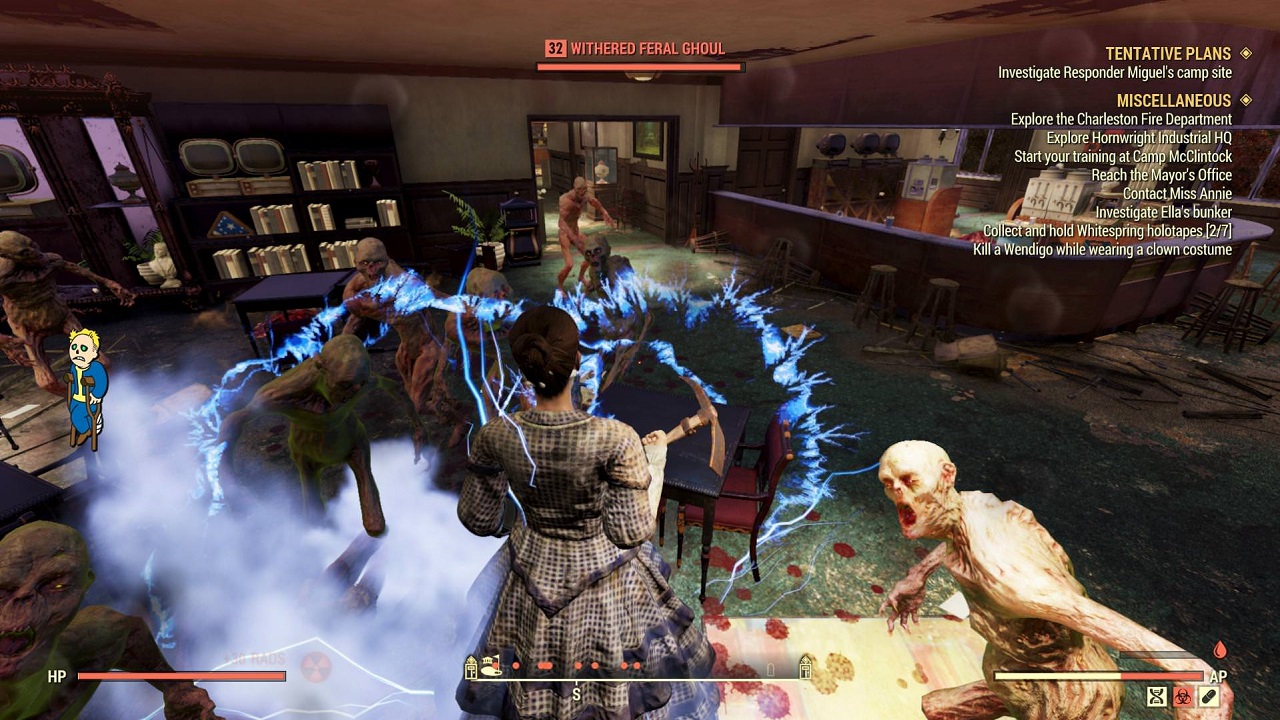Select 'Explore the Charleston Fire Department' objective

click(x=1120, y=118)
